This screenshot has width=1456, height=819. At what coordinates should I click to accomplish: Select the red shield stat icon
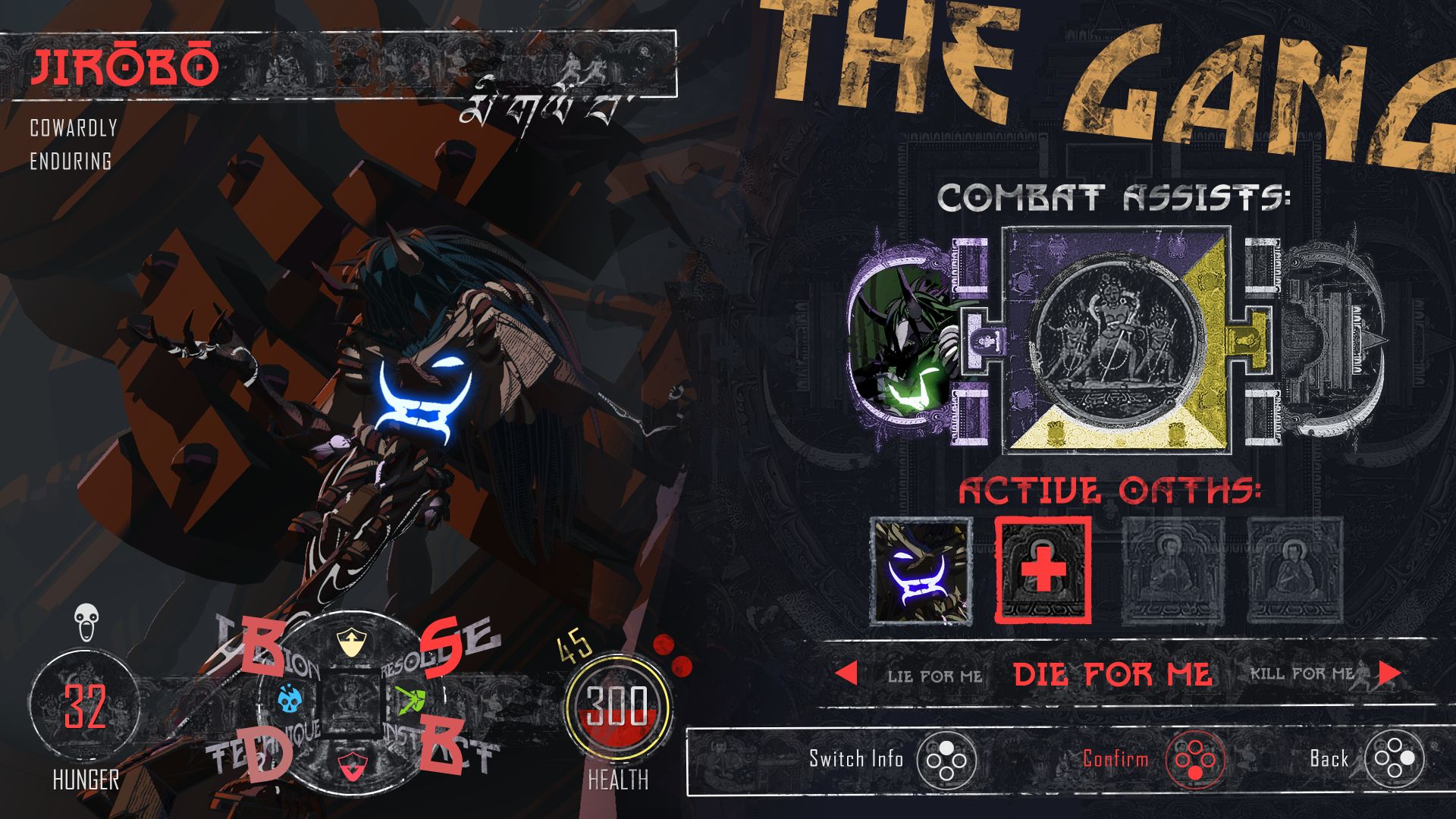350,766
